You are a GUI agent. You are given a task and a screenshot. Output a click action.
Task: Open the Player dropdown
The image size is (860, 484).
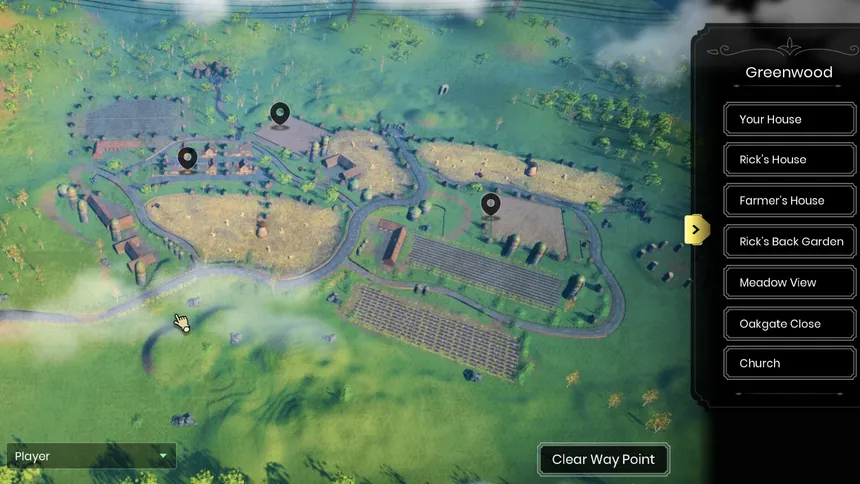pos(91,457)
